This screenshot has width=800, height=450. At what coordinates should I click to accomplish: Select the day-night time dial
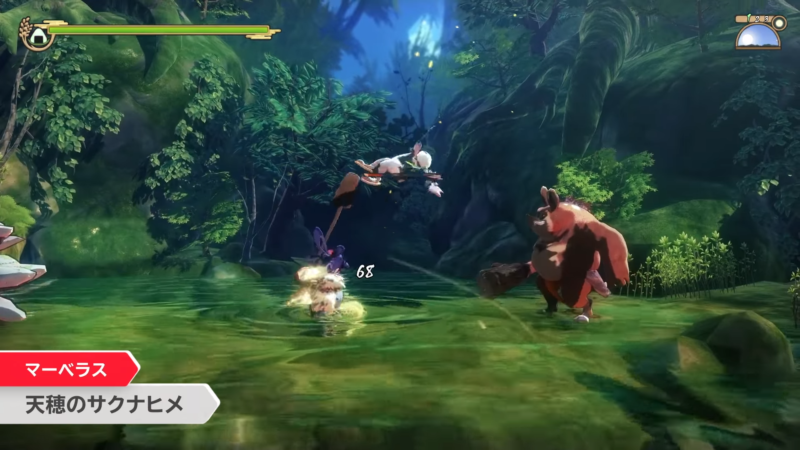coord(759,35)
